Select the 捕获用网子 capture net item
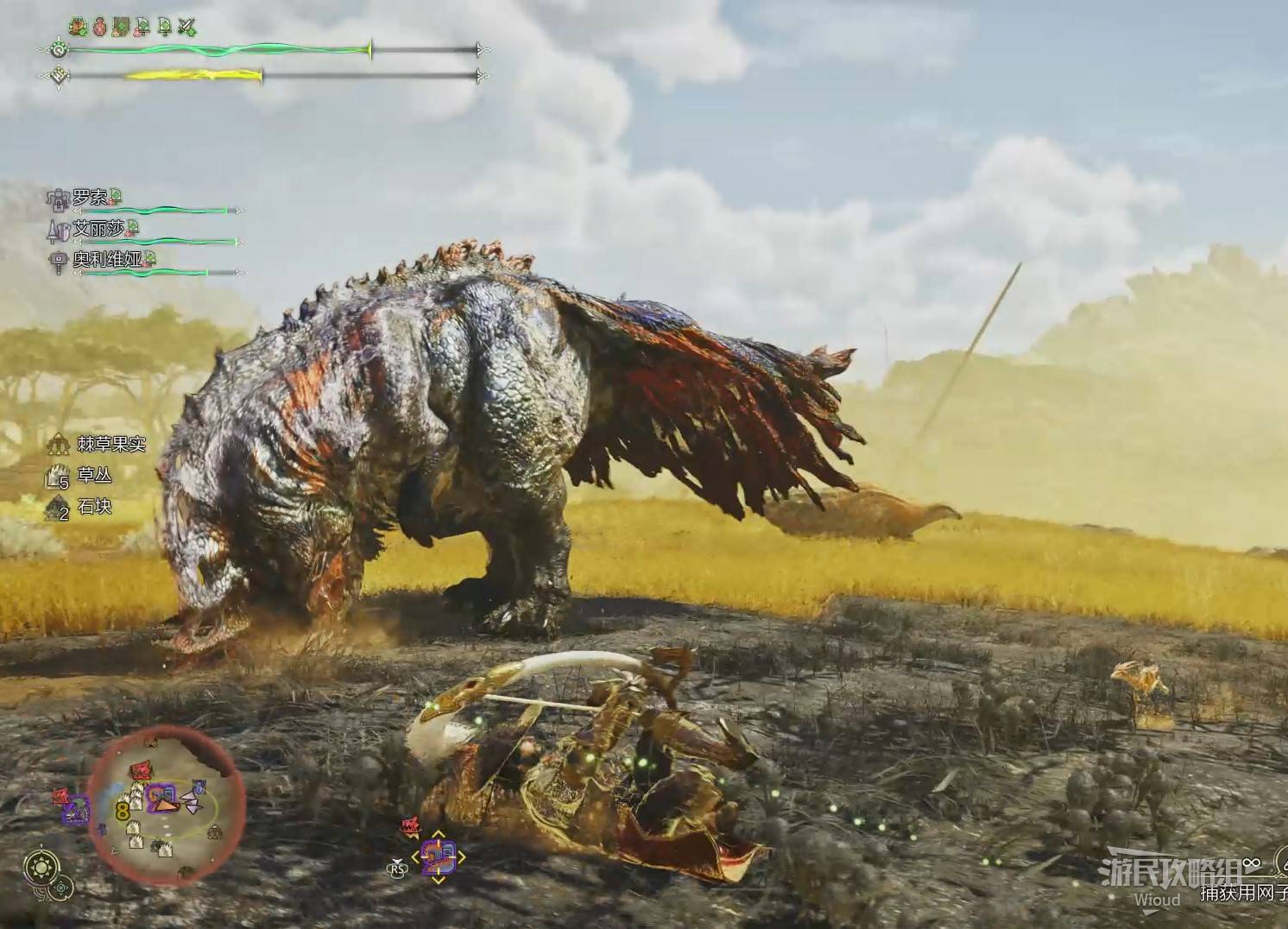This screenshot has width=1288, height=929. (1241, 894)
